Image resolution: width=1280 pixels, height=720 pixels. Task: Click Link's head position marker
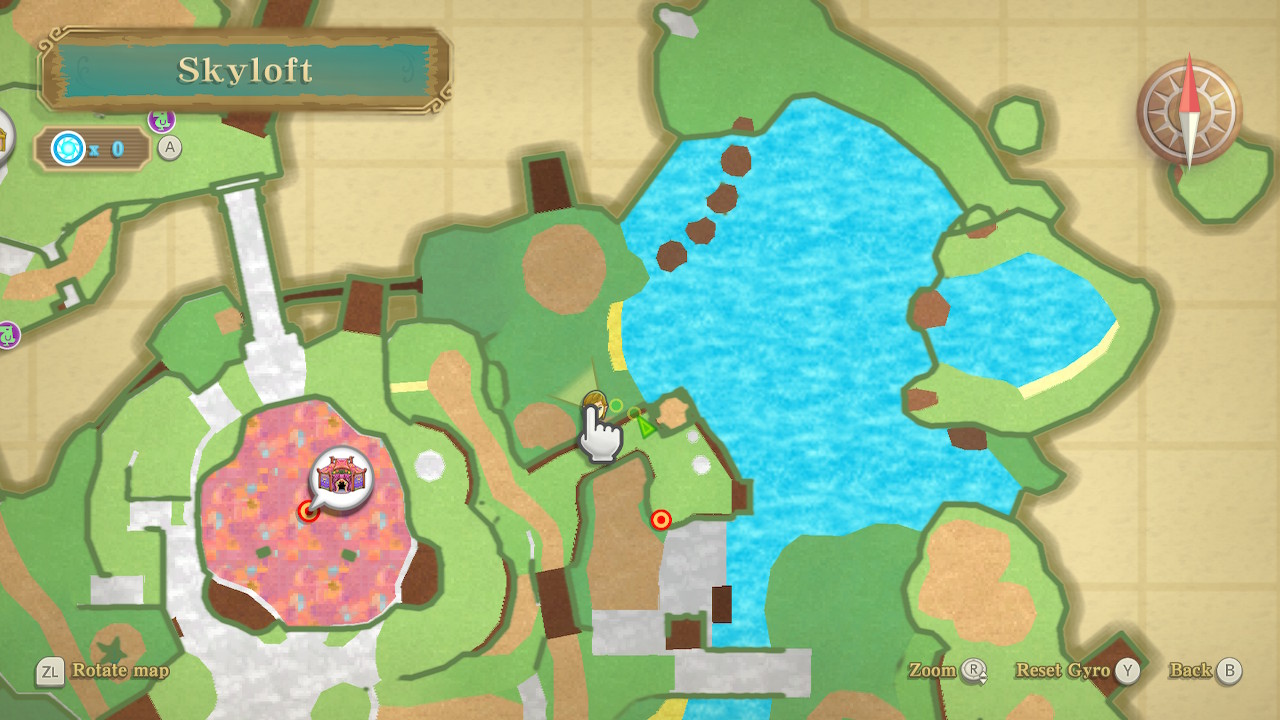(594, 406)
